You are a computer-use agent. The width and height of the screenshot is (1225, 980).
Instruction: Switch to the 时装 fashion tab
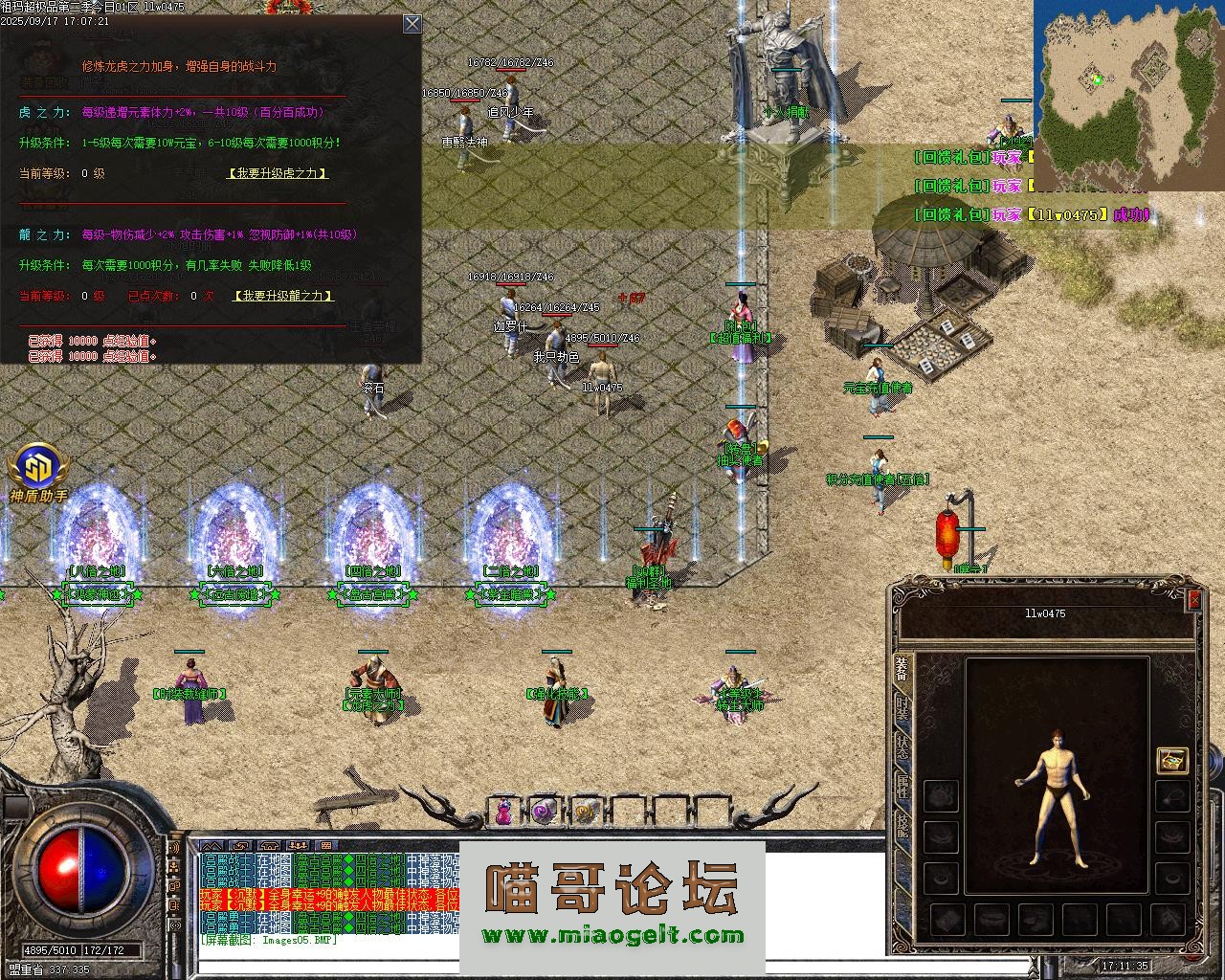[x=902, y=709]
